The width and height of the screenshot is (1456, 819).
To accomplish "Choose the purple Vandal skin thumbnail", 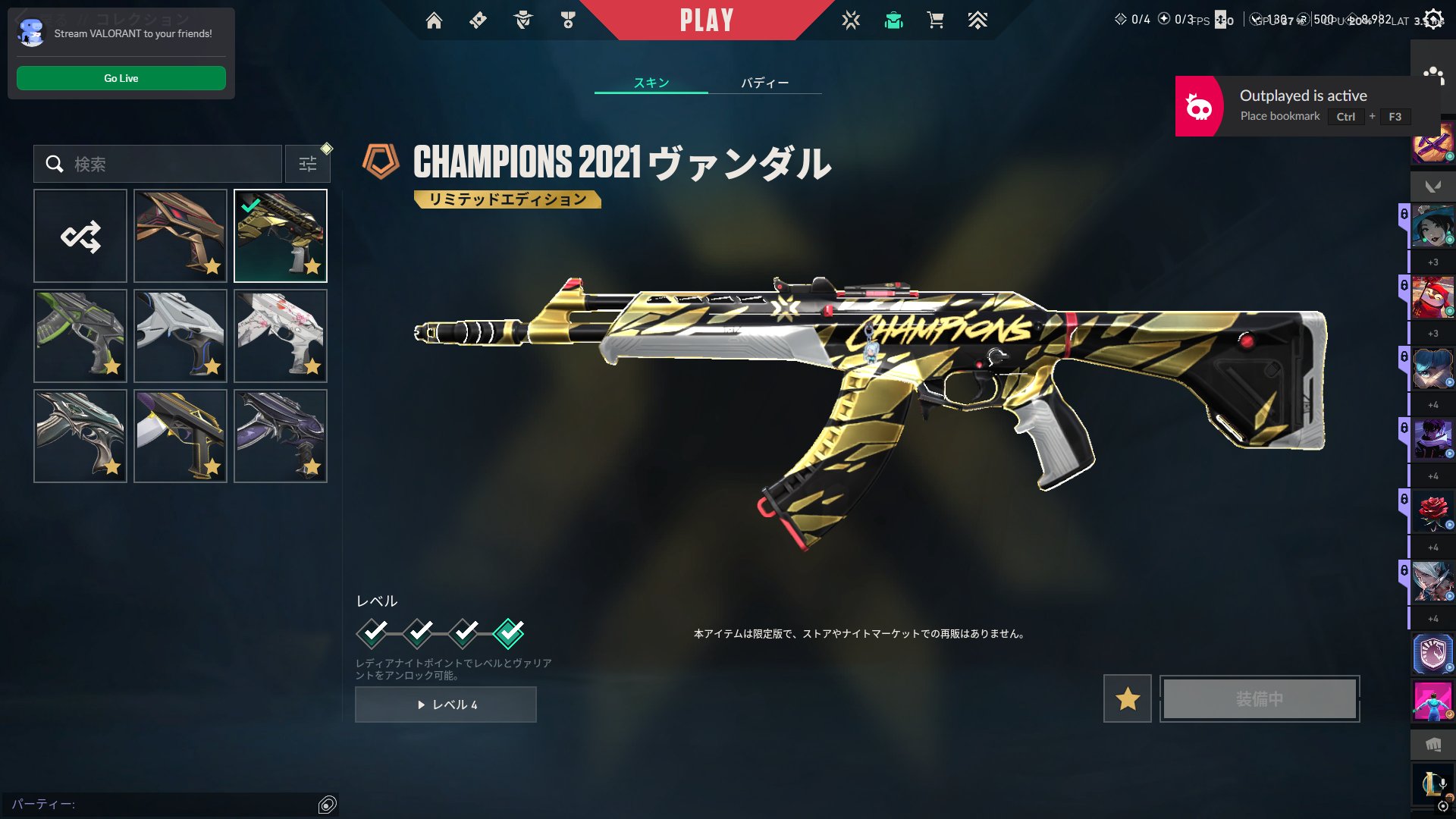I will click(x=281, y=436).
